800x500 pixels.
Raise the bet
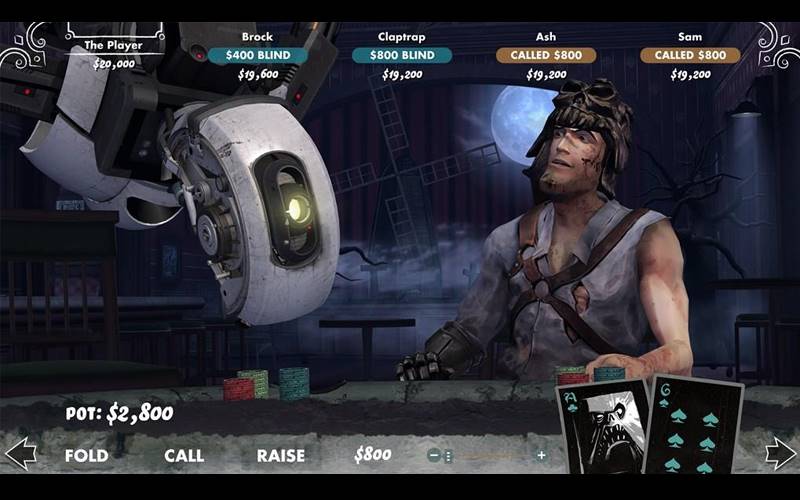pos(280,455)
